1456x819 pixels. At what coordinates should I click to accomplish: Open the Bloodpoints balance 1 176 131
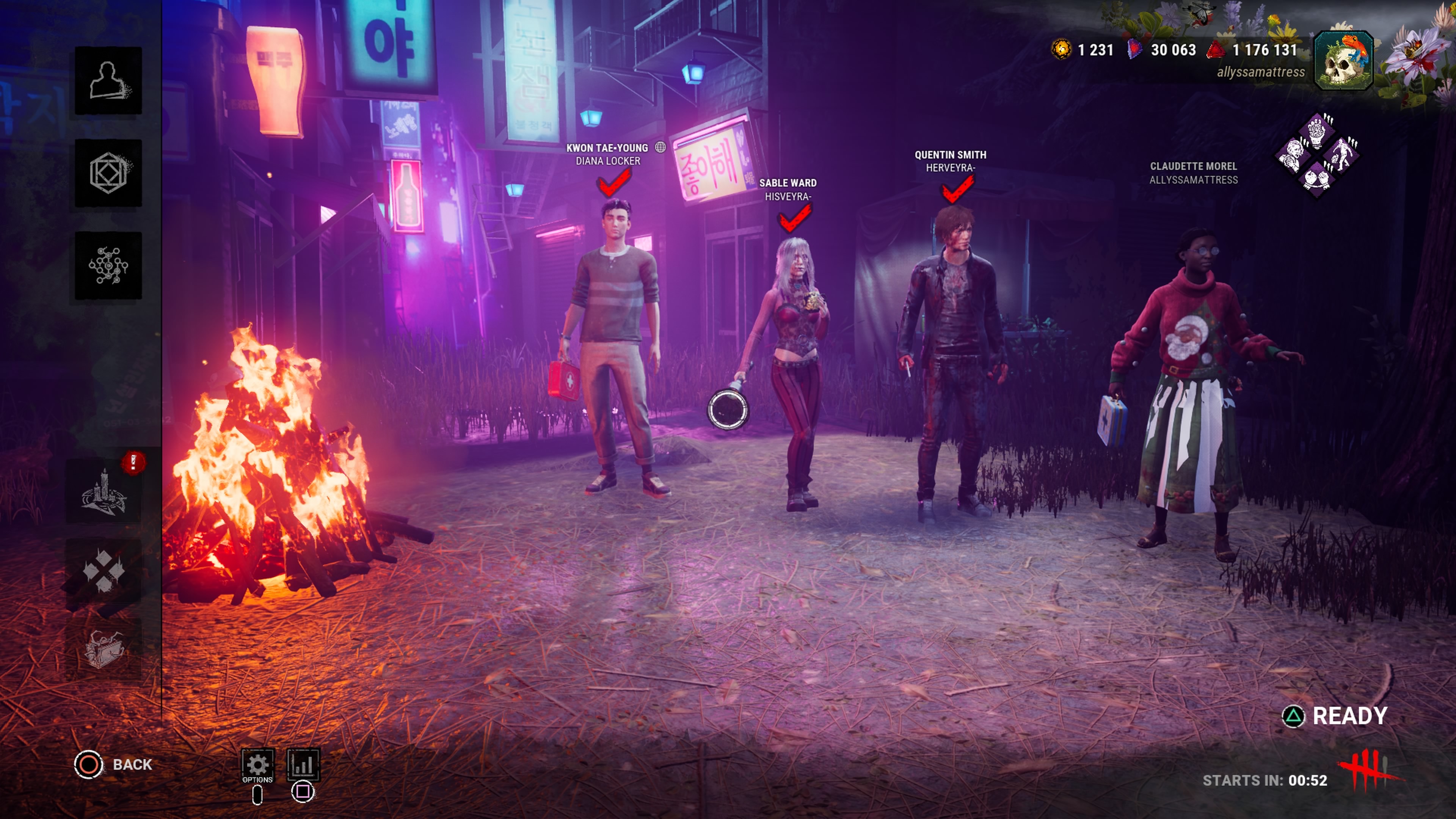click(x=1252, y=50)
